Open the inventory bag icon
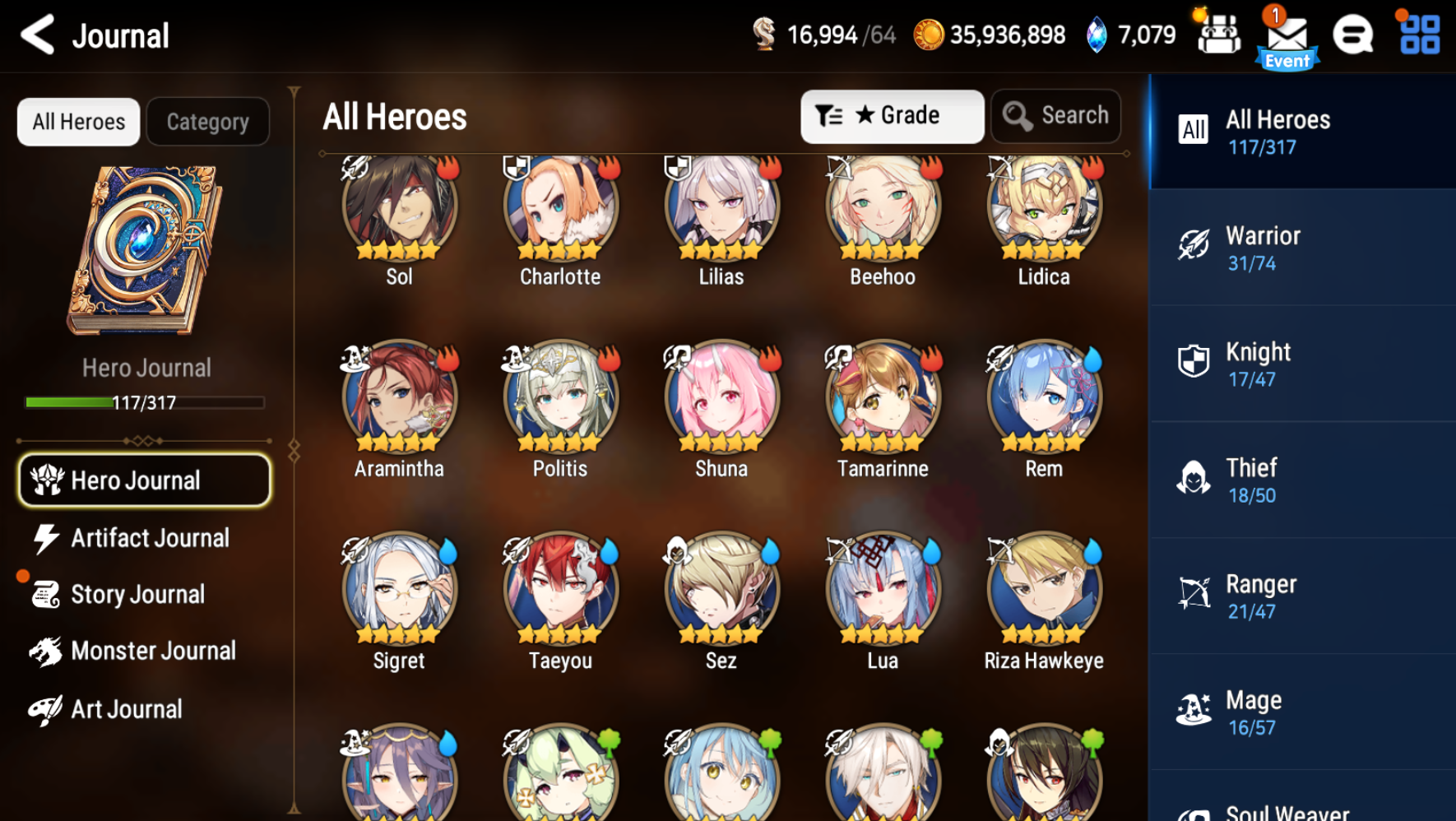 1219,35
